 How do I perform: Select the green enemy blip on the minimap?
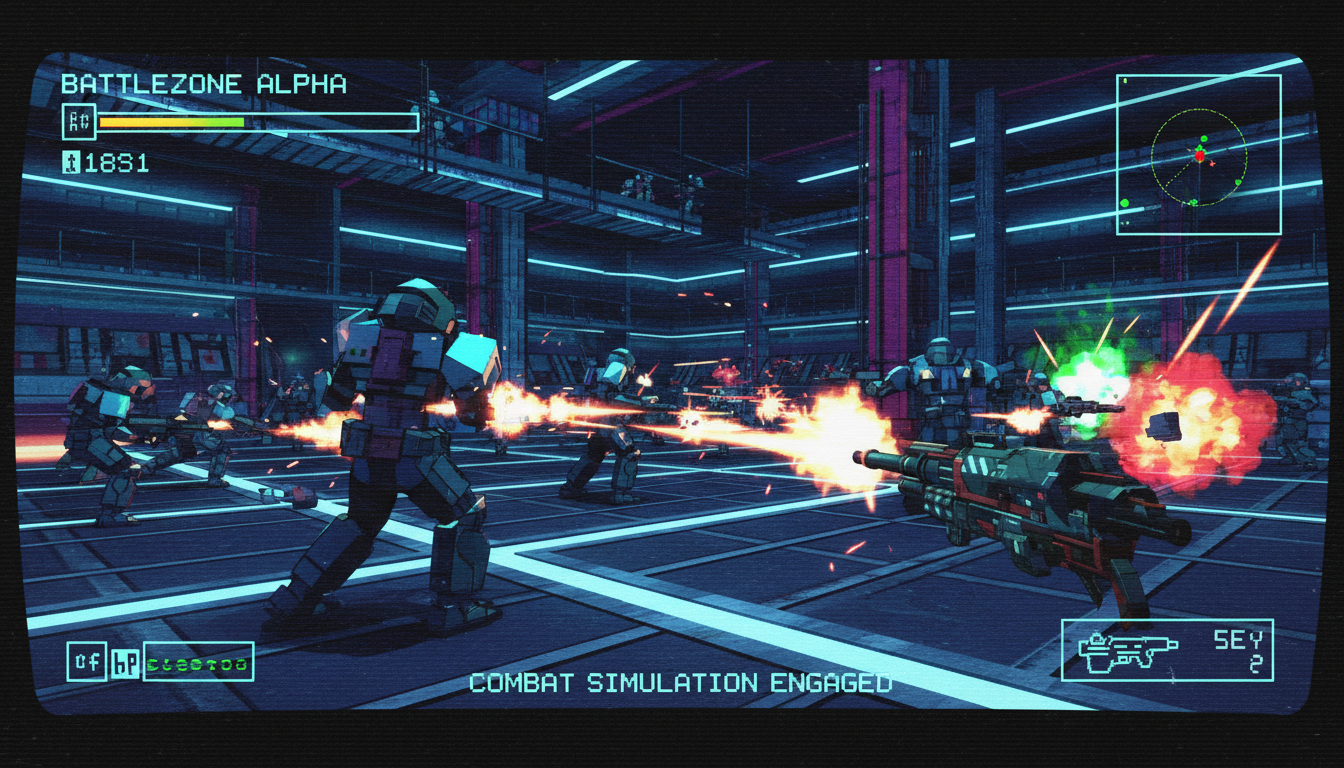pos(1204,139)
